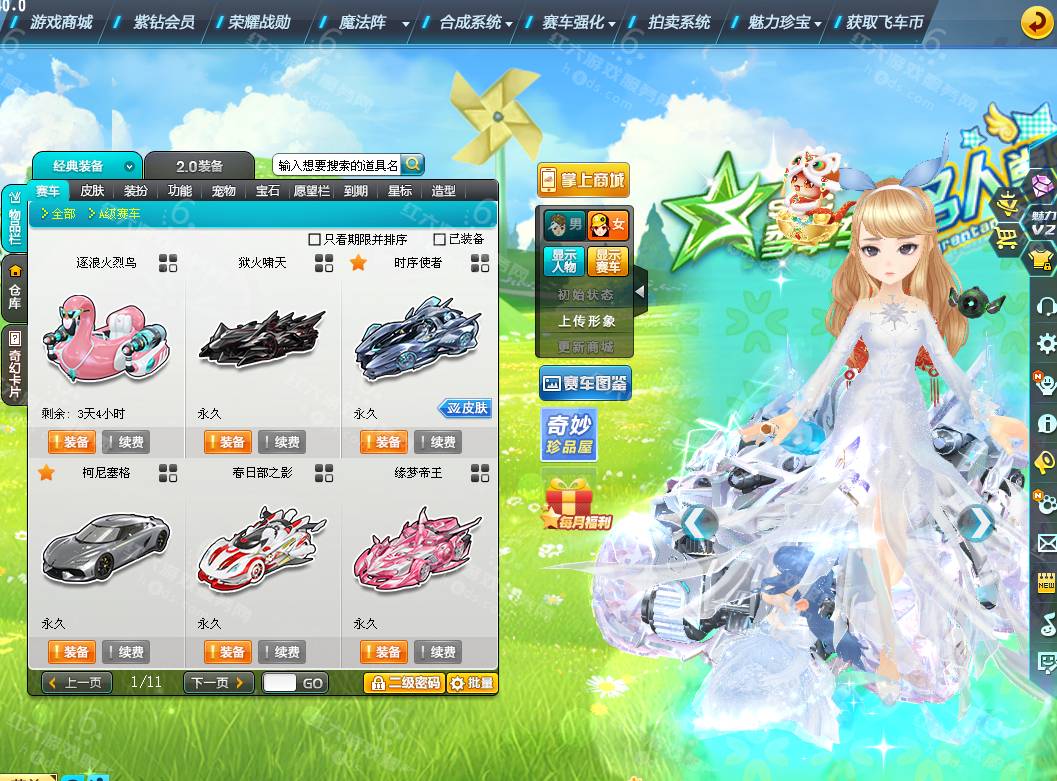Choose 上传形象 upload appearance

pos(587,321)
